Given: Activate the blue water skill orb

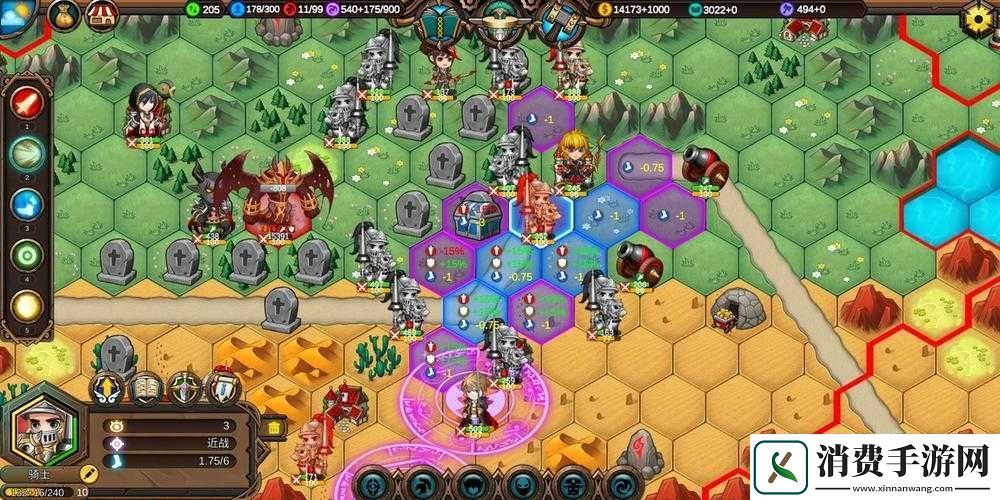Looking at the screenshot, I should 26,205.
